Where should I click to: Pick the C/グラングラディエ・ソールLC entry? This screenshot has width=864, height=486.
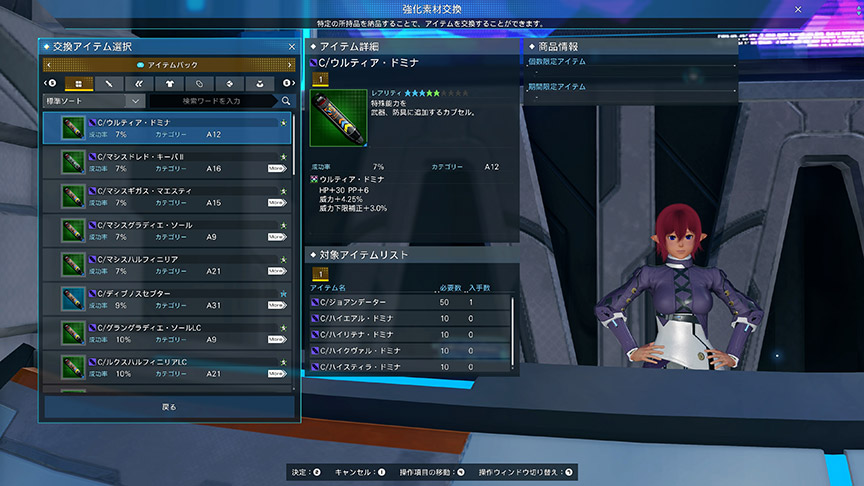(165, 332)
